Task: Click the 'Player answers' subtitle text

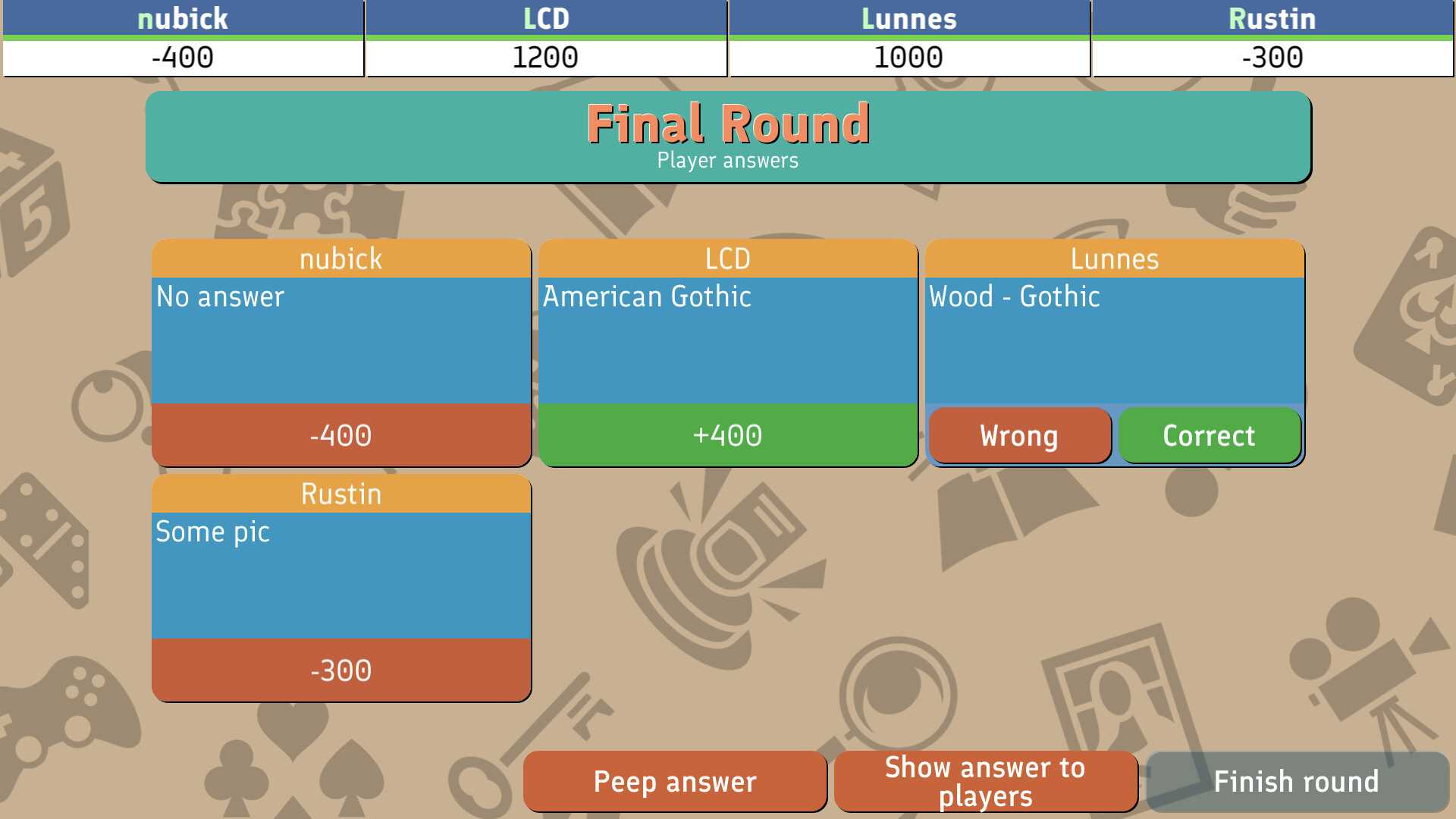Action: (728, 160)
